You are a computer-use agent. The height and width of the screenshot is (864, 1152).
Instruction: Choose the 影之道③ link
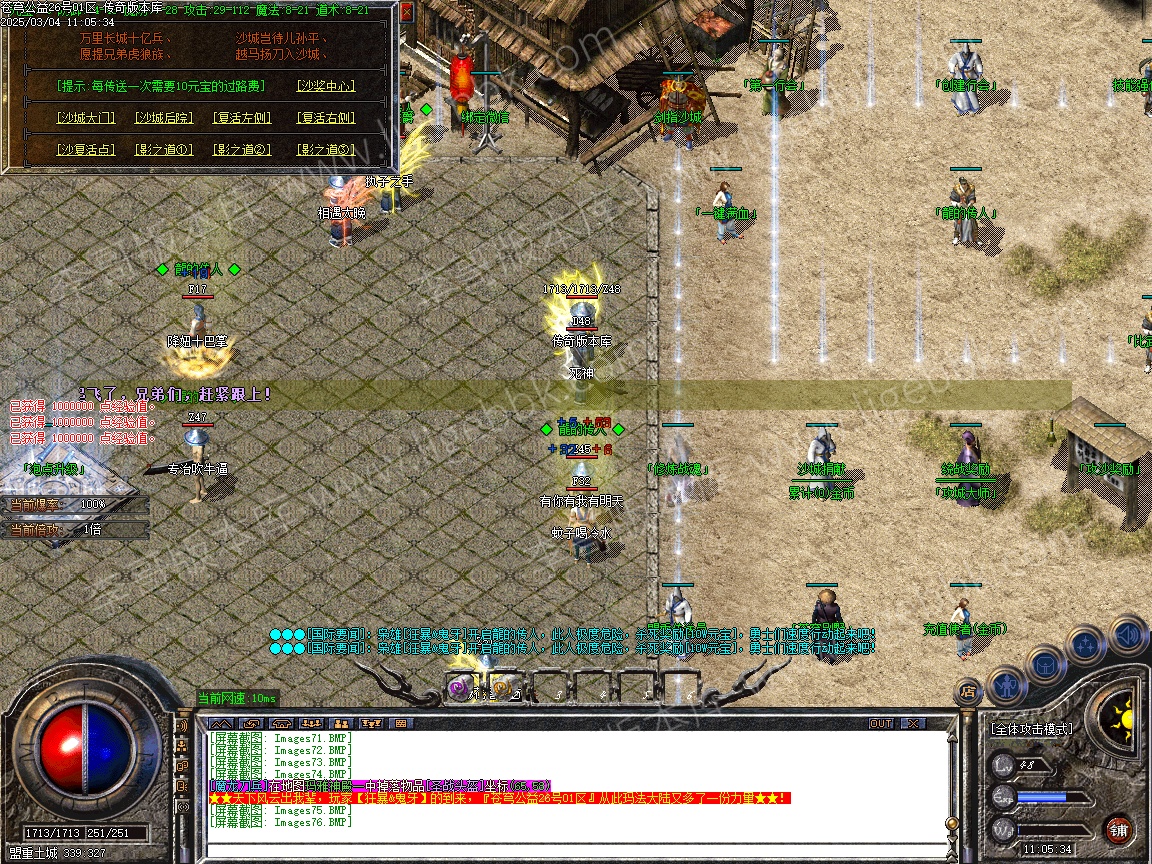(x=326, y=150)
